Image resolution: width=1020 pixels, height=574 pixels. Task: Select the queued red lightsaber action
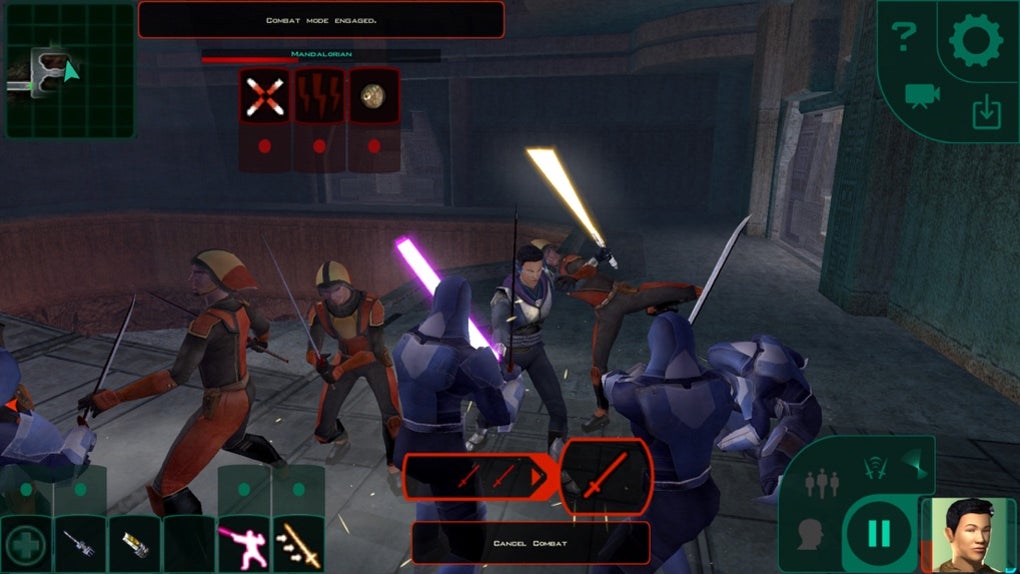606,477
